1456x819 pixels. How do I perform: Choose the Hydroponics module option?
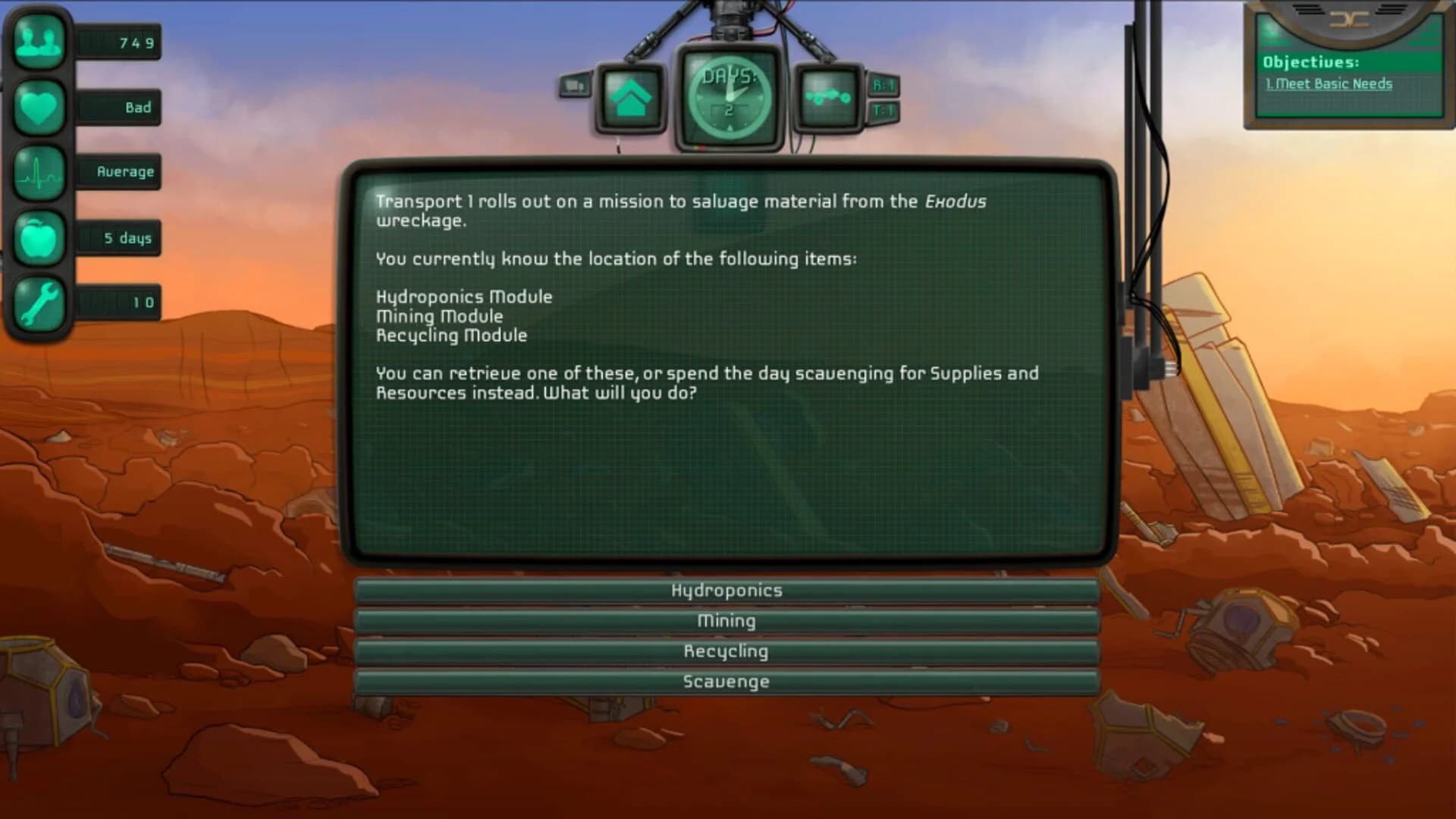[x=726, y=589]
